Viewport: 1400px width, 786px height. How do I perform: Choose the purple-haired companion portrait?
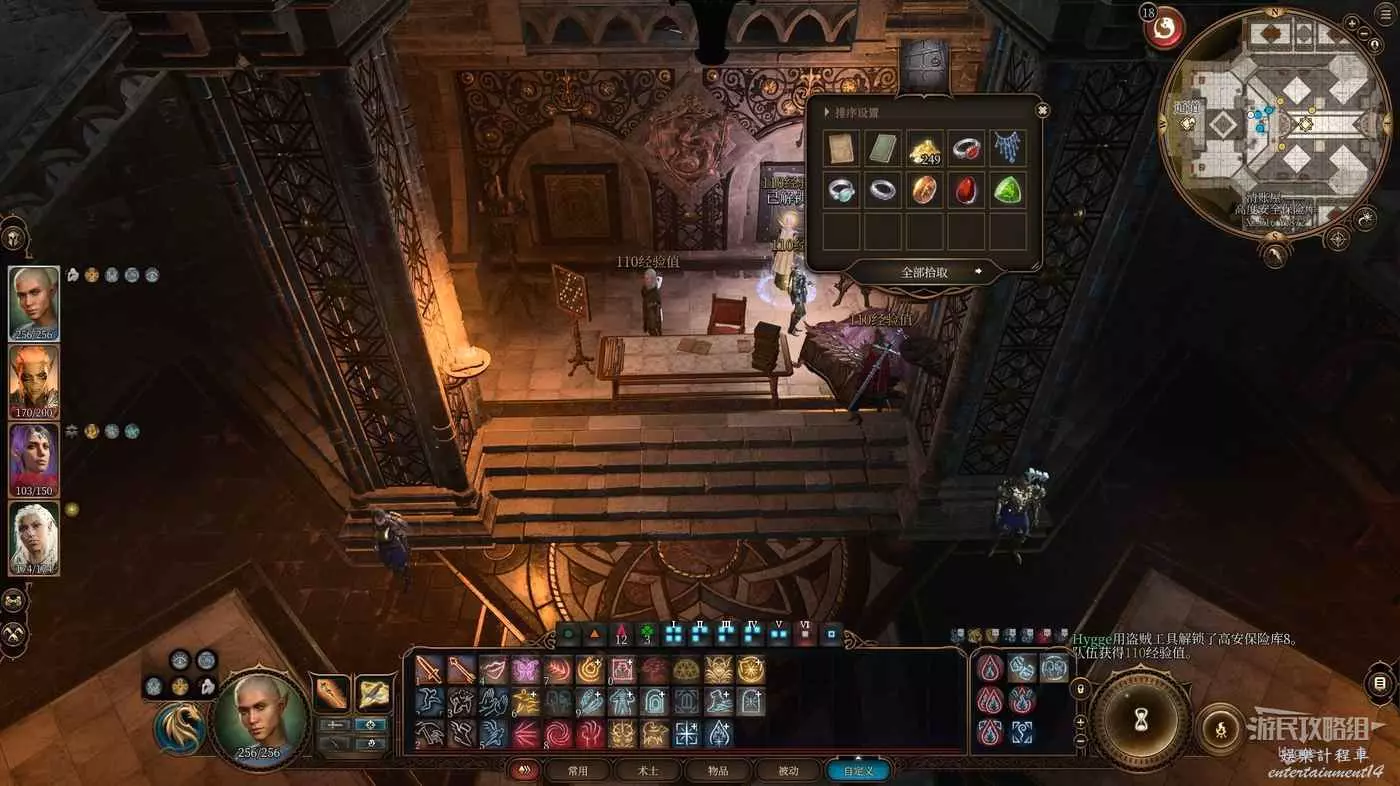[34, 459]
